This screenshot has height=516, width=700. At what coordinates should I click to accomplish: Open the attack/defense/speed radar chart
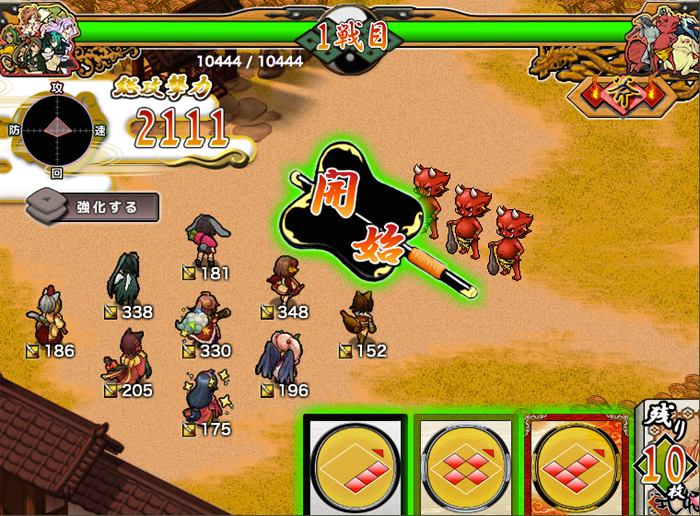tap(57, 130)
